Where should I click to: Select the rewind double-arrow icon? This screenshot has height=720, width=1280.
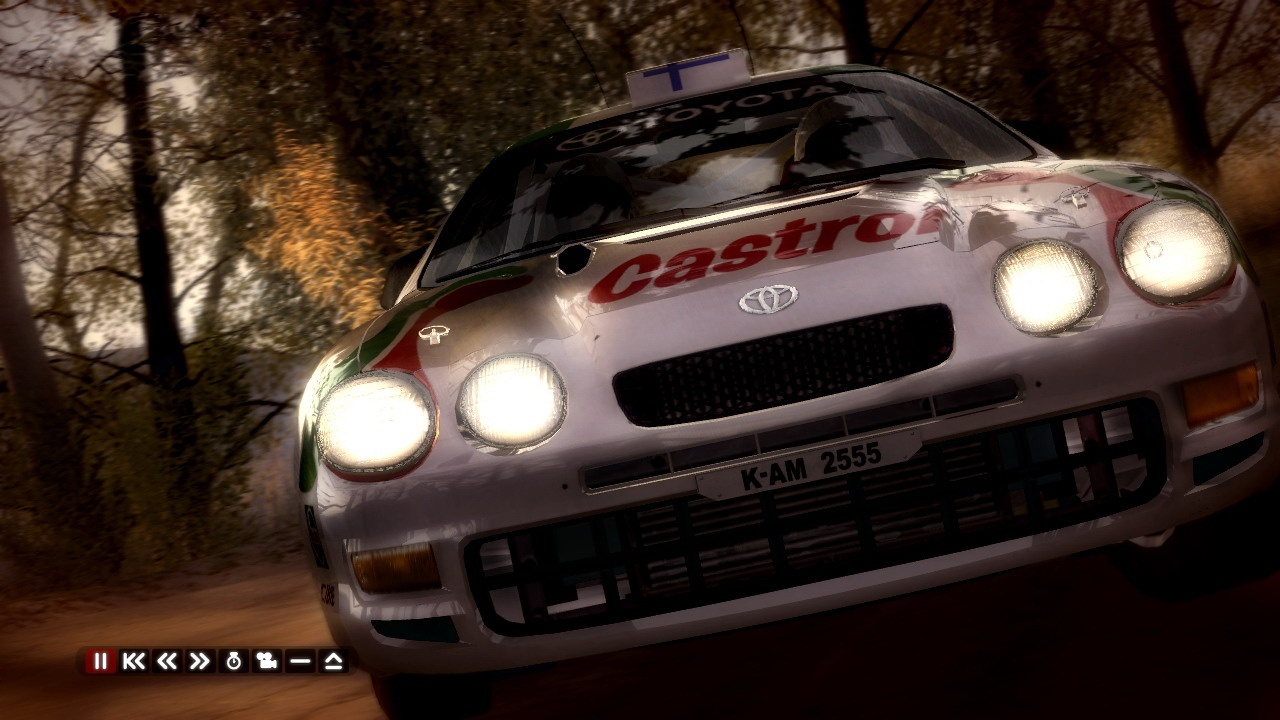(166, 662)
